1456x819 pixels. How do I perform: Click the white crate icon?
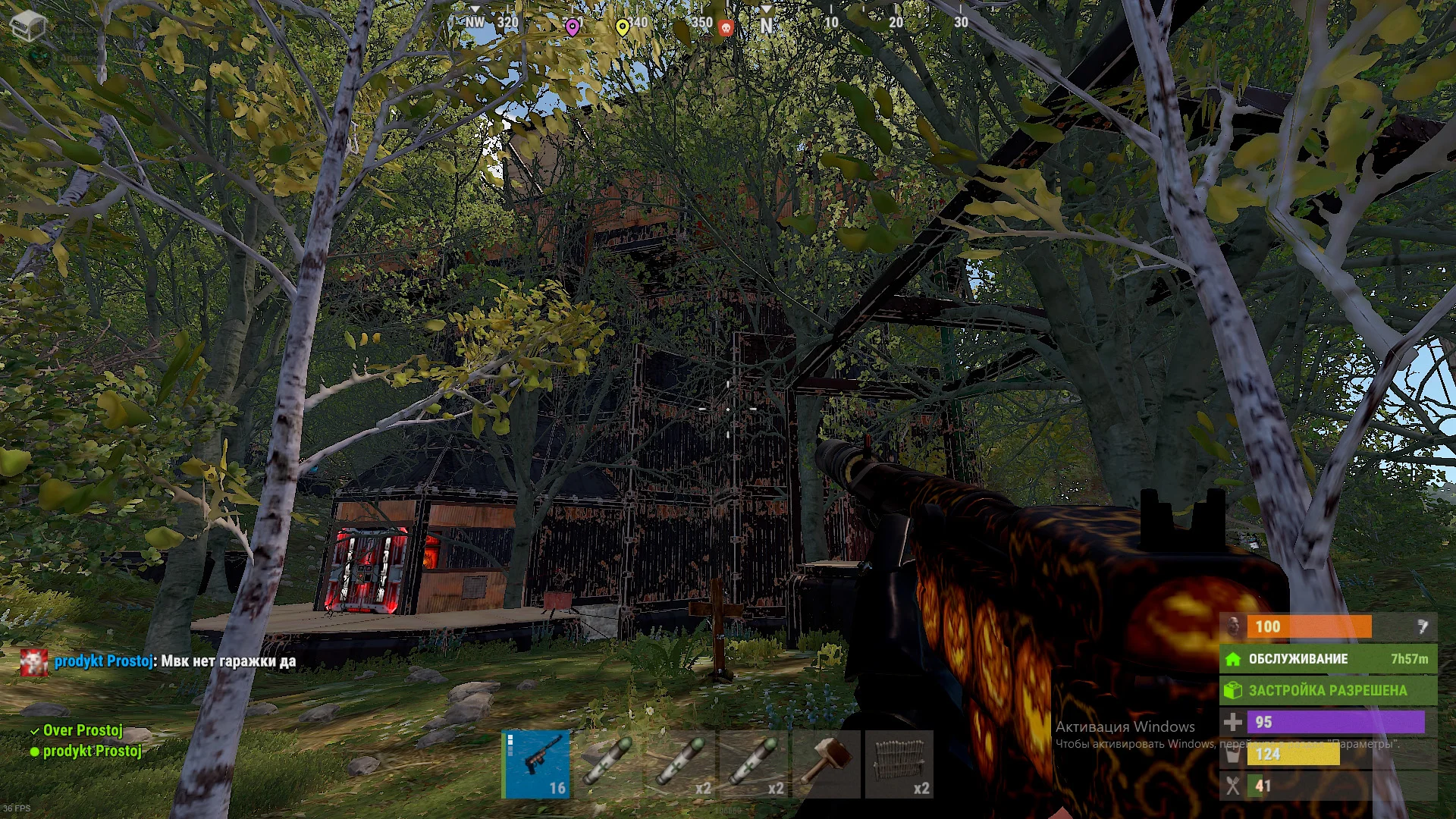(x=28, y=26)
